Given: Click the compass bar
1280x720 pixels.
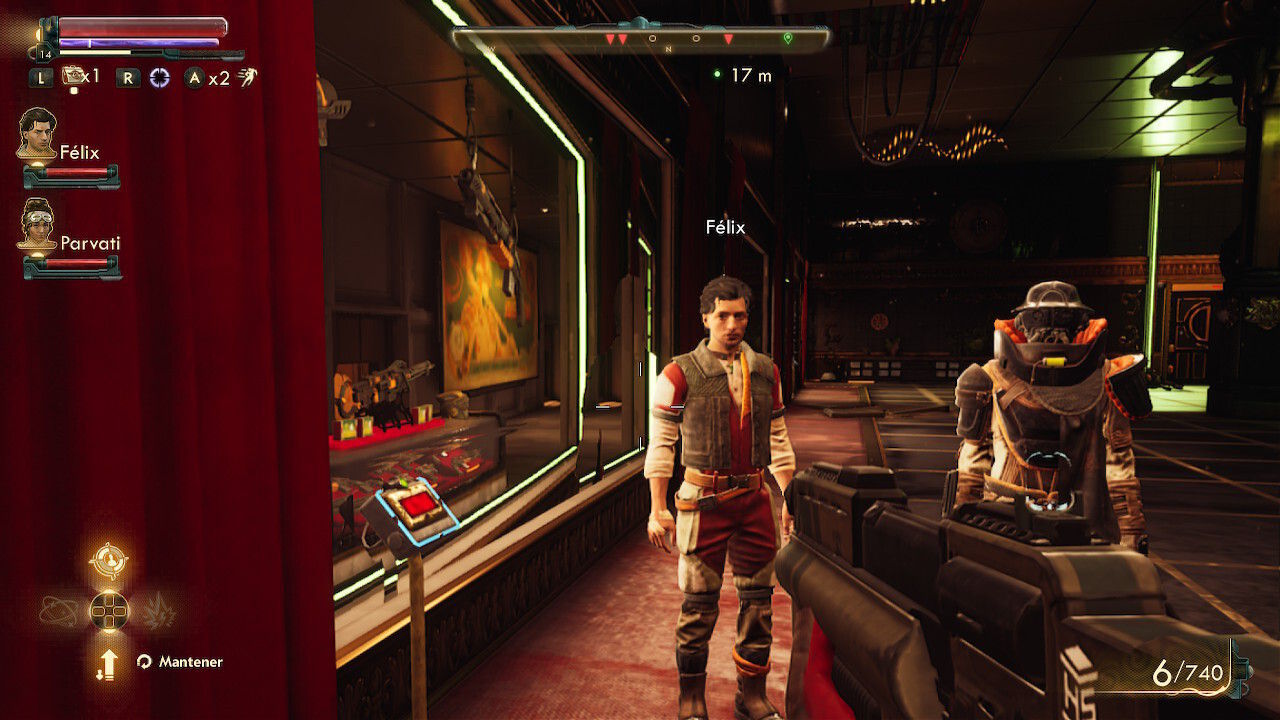Looking at the screenshot, I should click(x=640, y=39).
